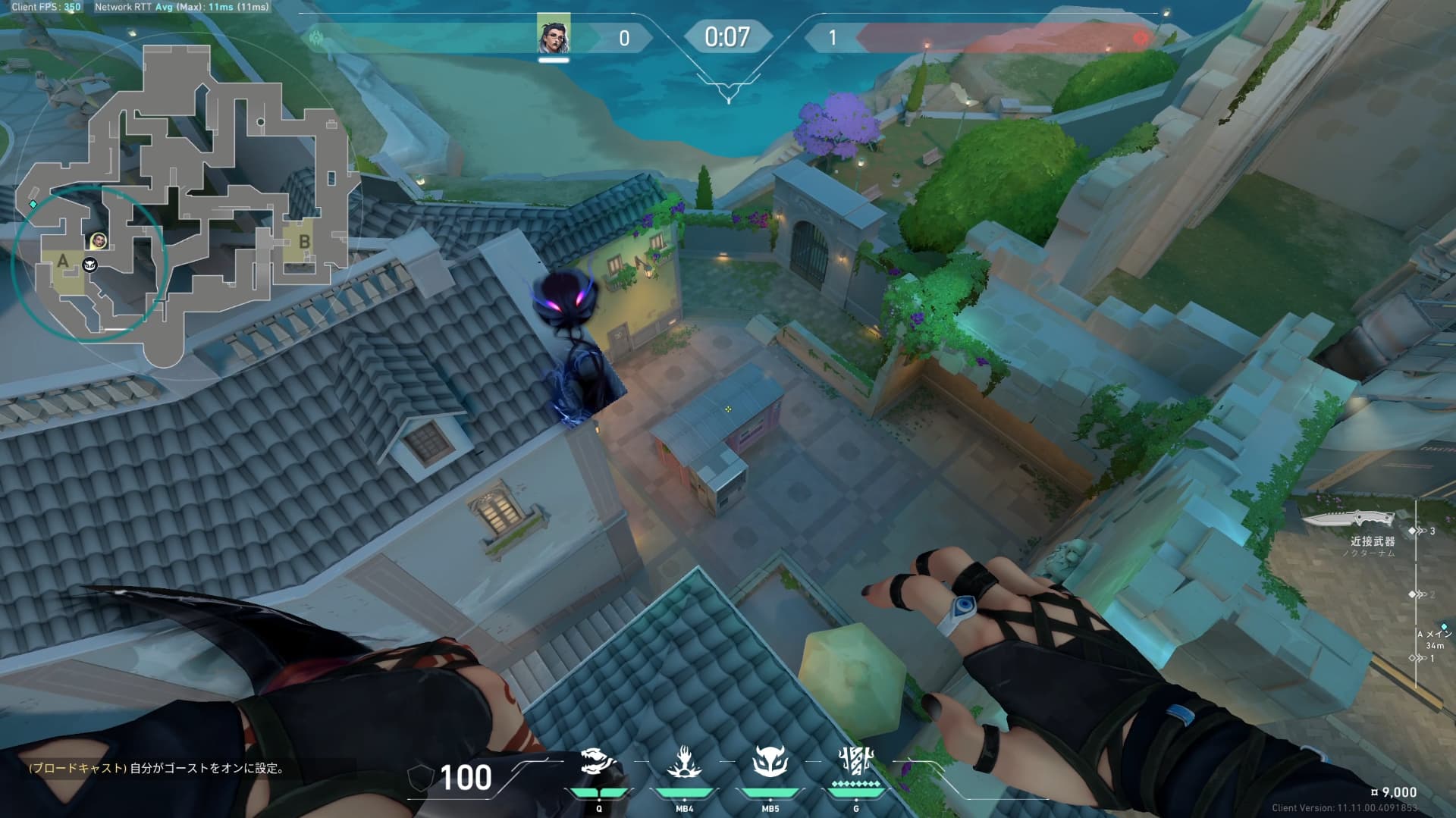Click the A Main 34m distance marker
The height and width of the screenshot is (818, 1456).
[x=1433, y=640]
